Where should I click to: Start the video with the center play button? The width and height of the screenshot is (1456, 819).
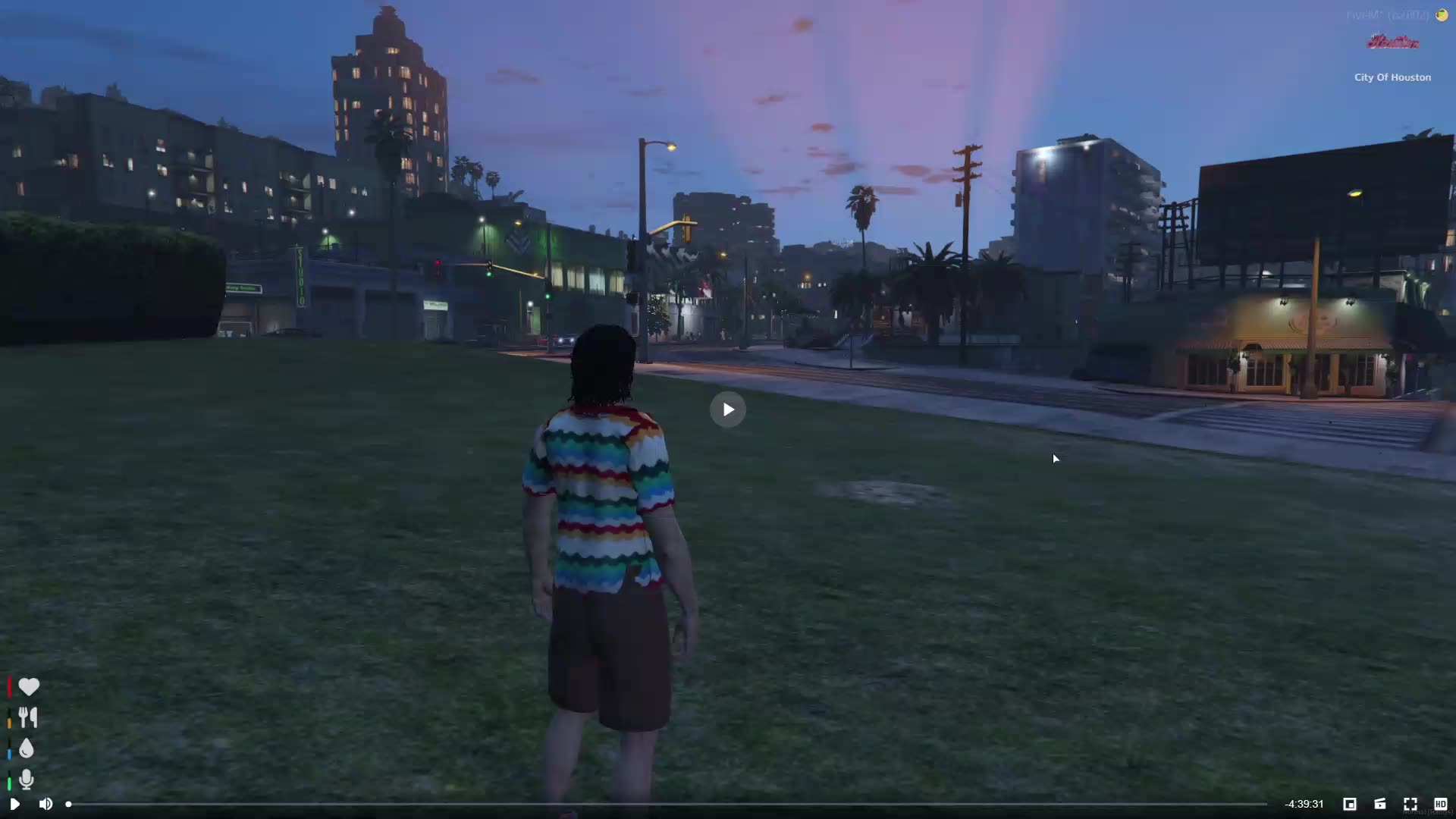tap(728, 409)
